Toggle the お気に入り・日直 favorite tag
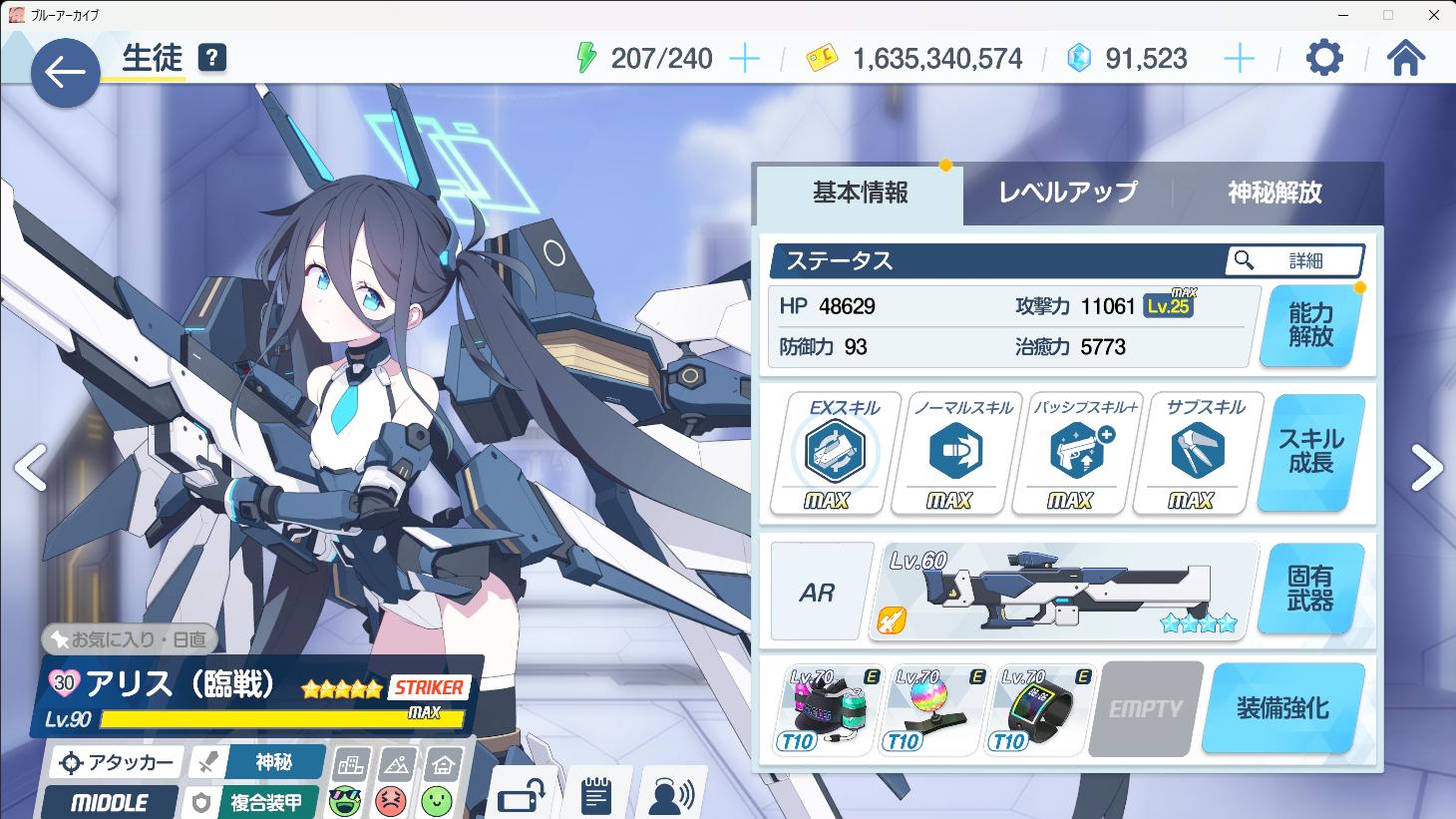This screenshot has height=819, width=1456. pyautogui.click(x=130, y=639)
